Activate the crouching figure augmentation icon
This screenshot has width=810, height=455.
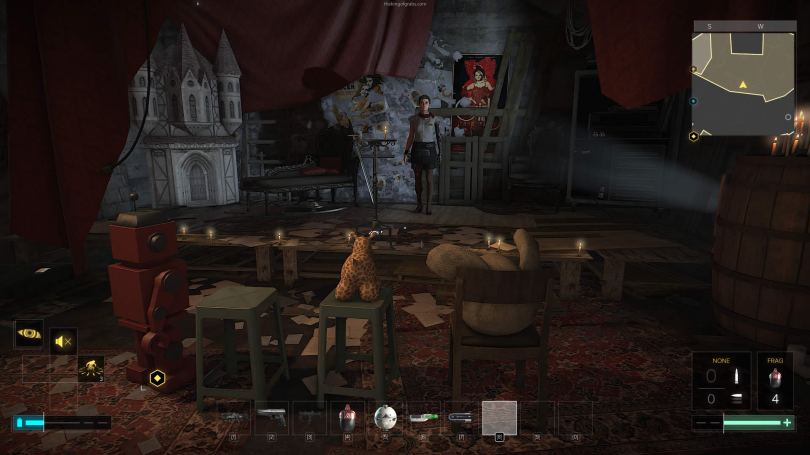pos(90,367)
